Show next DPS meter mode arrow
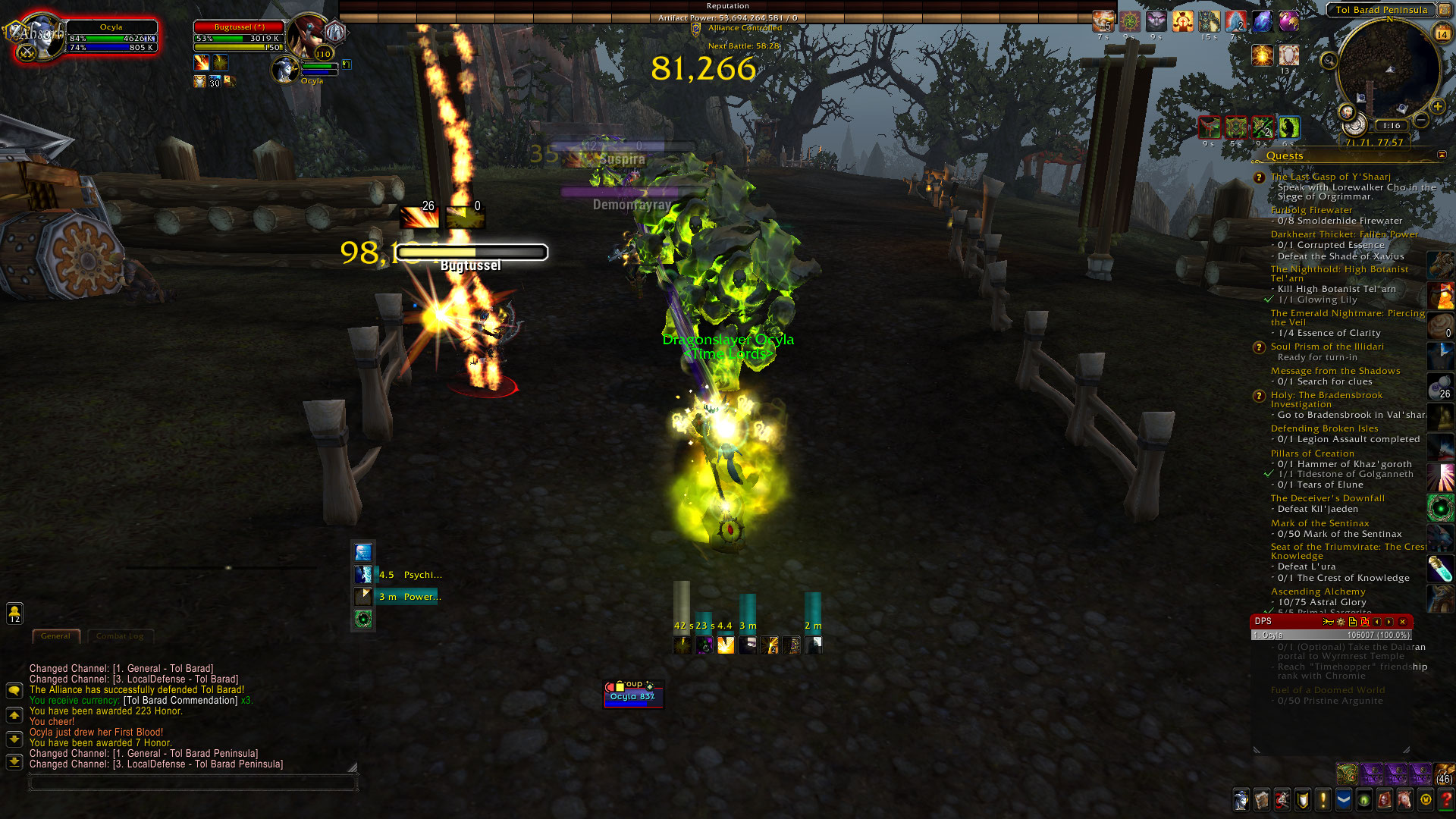 (x=1389, y=622)
